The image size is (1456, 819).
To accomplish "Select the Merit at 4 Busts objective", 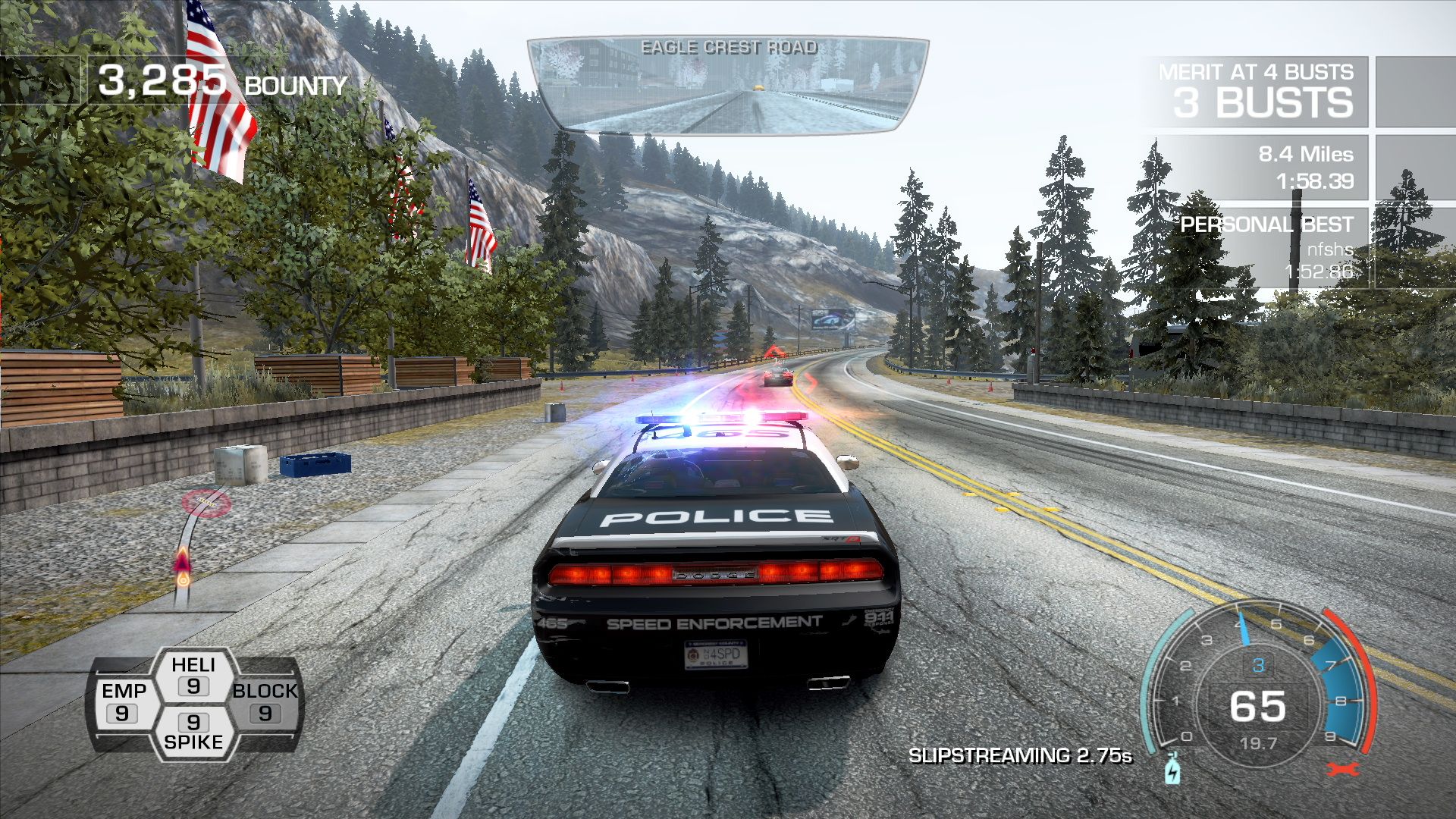I will point(1260,92).
